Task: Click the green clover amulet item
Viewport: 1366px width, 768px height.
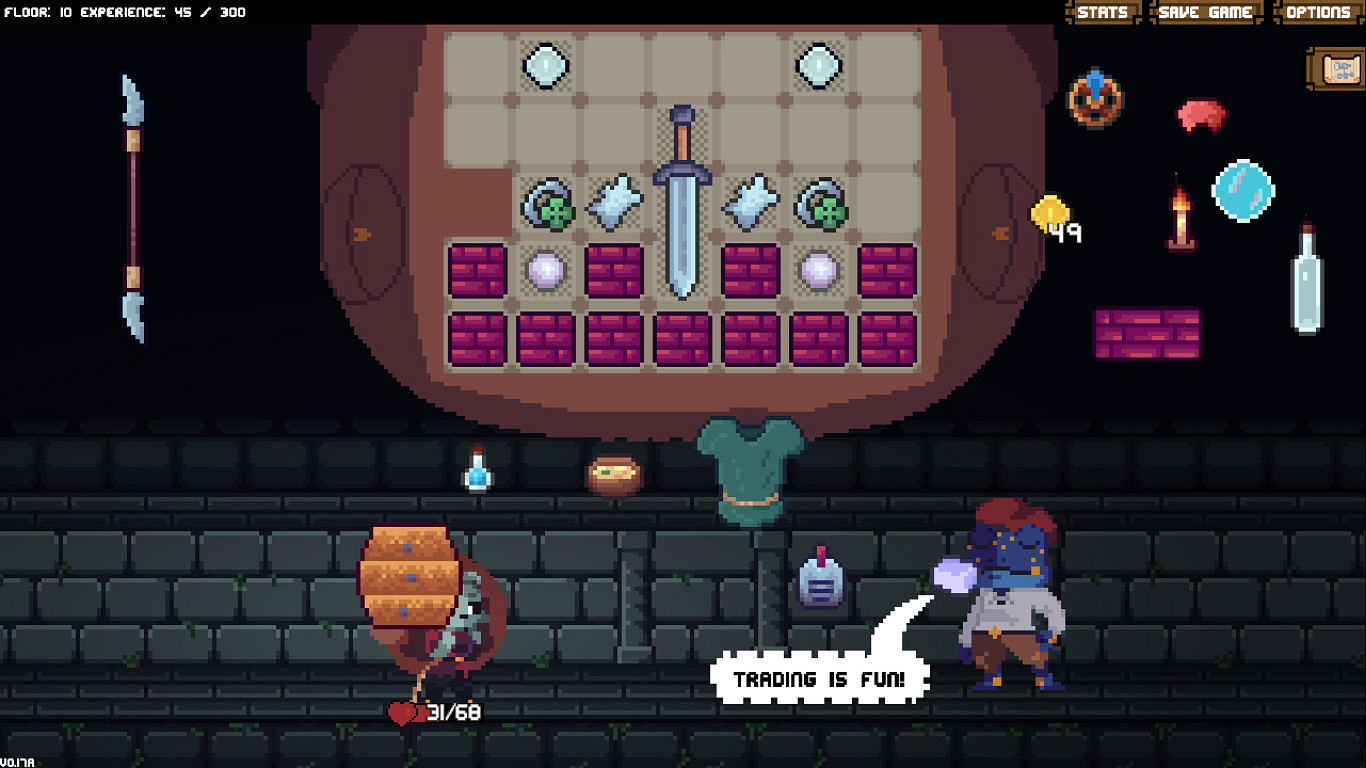Action: [x=546, y=201]
